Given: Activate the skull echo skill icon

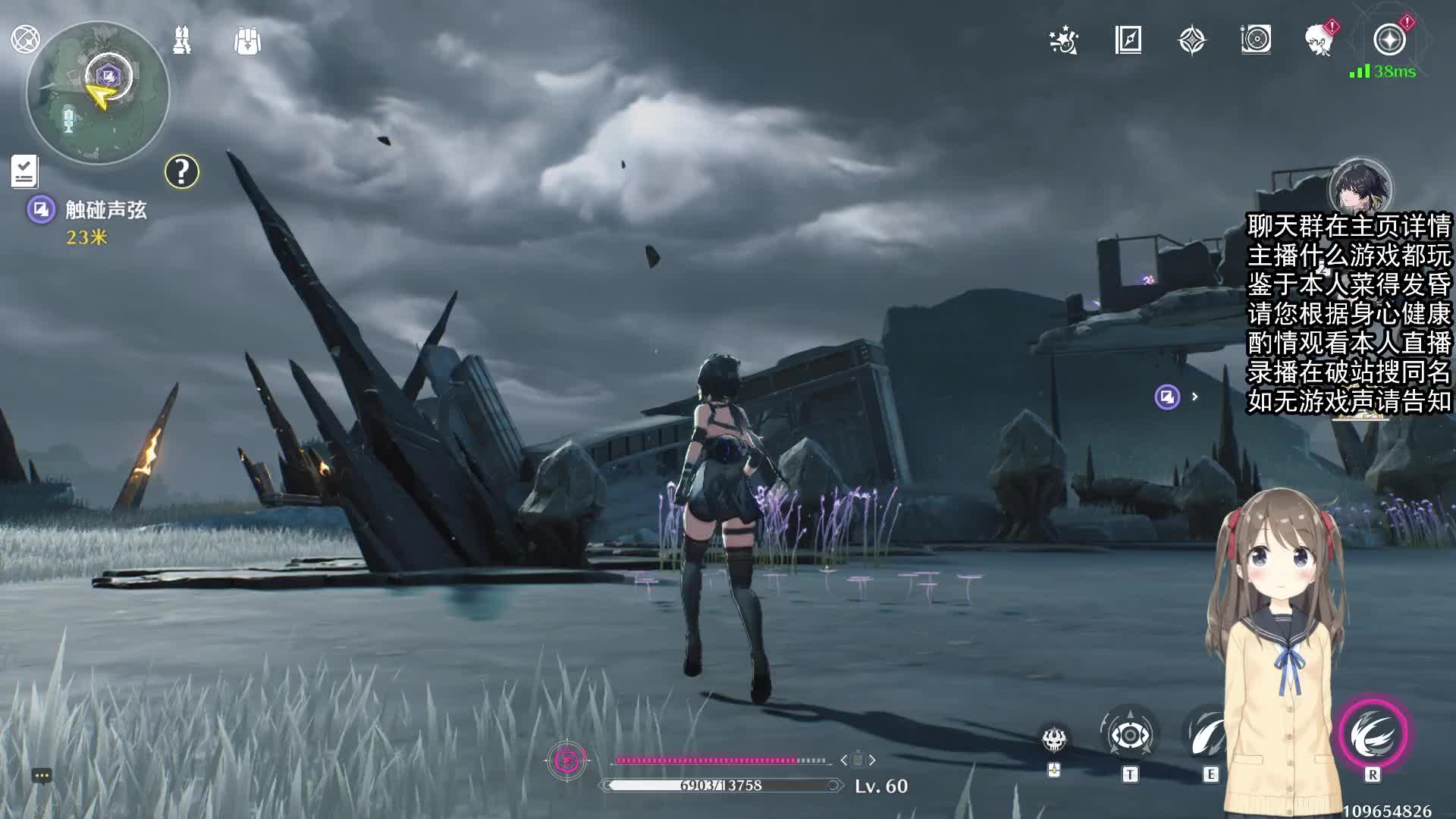Looking at the screenshot, I should pos(1054,739).
